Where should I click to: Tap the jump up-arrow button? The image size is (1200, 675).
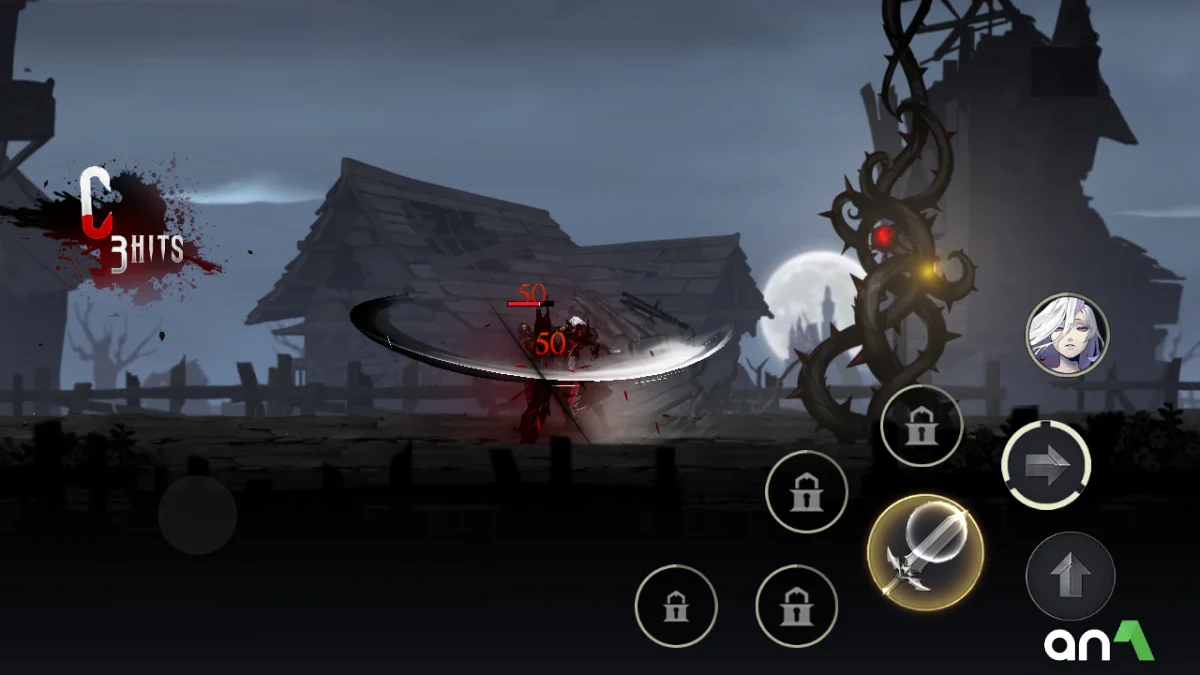click(1070, 576)
